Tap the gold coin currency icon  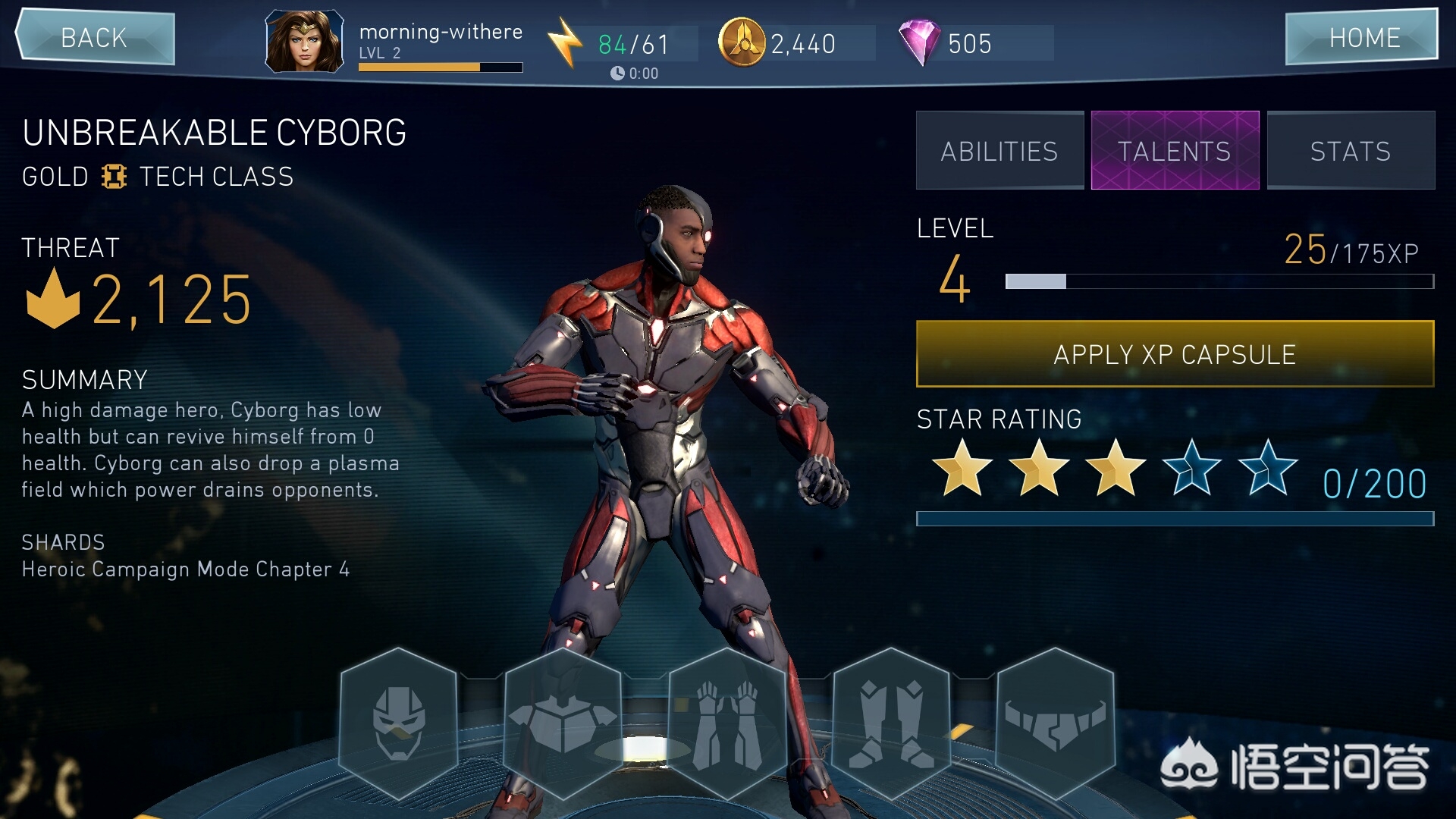[741, 42]
